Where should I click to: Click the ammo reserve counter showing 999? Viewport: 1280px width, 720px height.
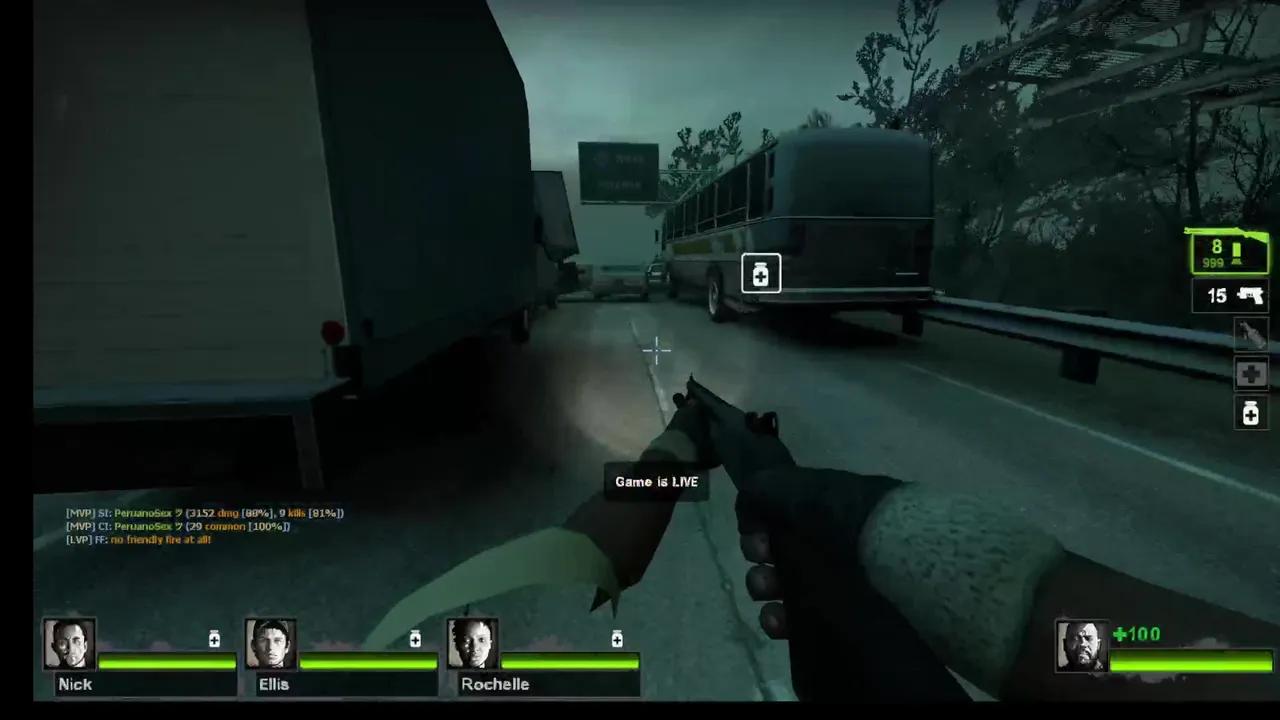coord(1211,263)
